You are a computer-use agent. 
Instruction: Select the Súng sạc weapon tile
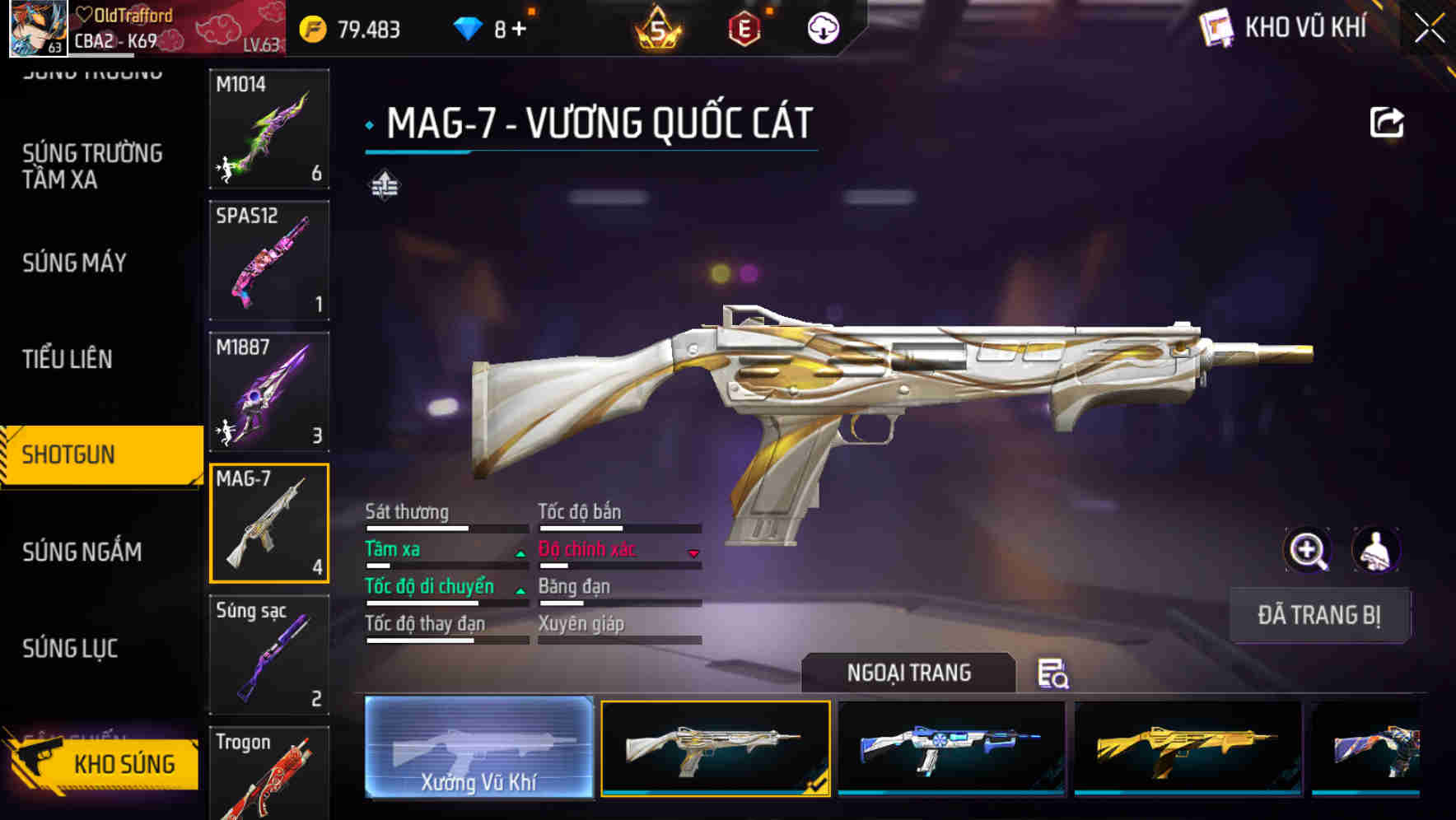click(x=269, y=655)
